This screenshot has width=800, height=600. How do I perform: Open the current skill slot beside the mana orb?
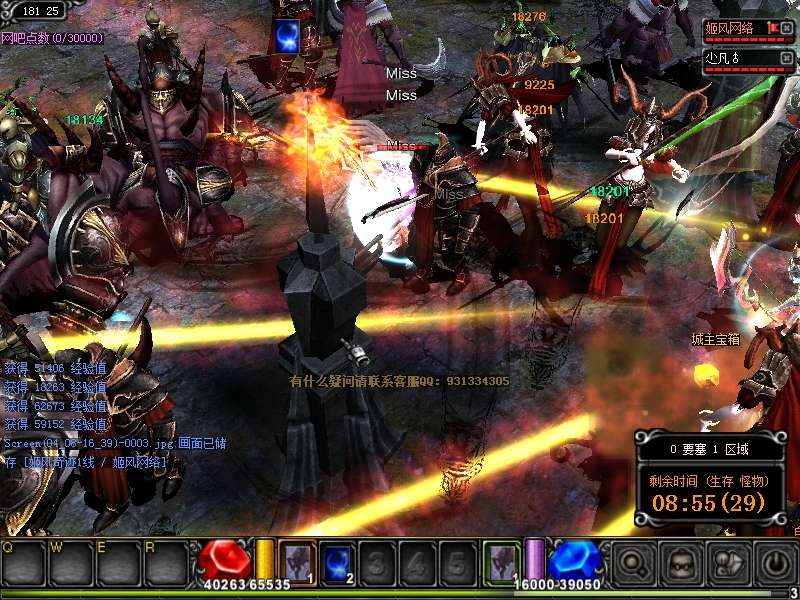click(x=502, y=560)
